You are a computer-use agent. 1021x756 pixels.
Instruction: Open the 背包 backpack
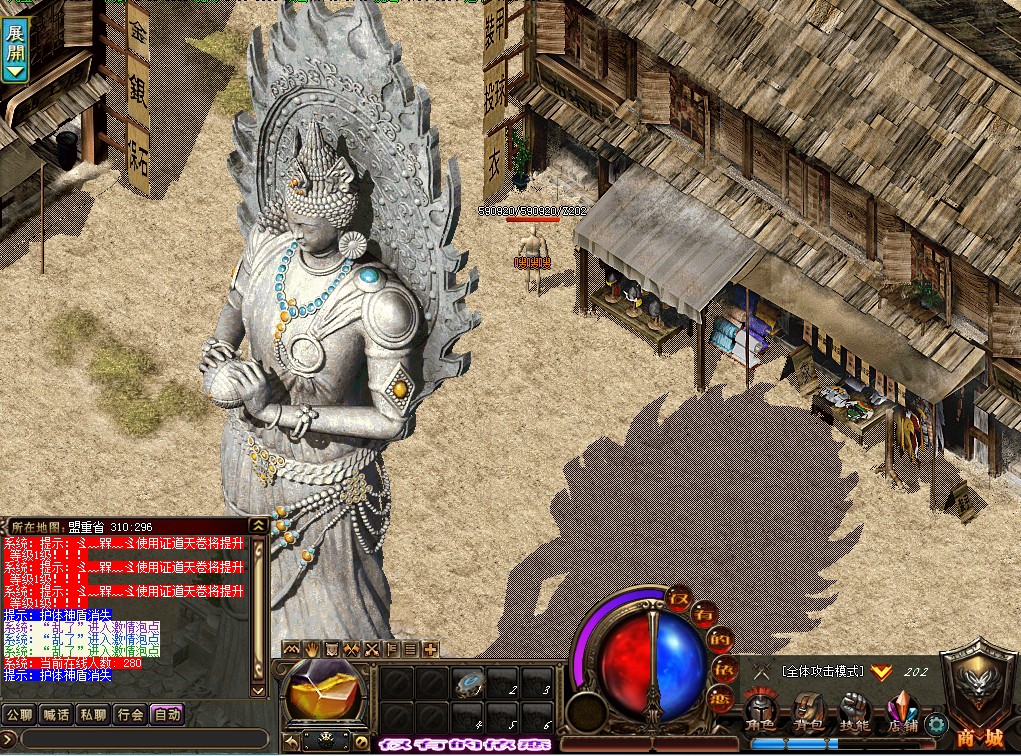[x=807, y=712]
